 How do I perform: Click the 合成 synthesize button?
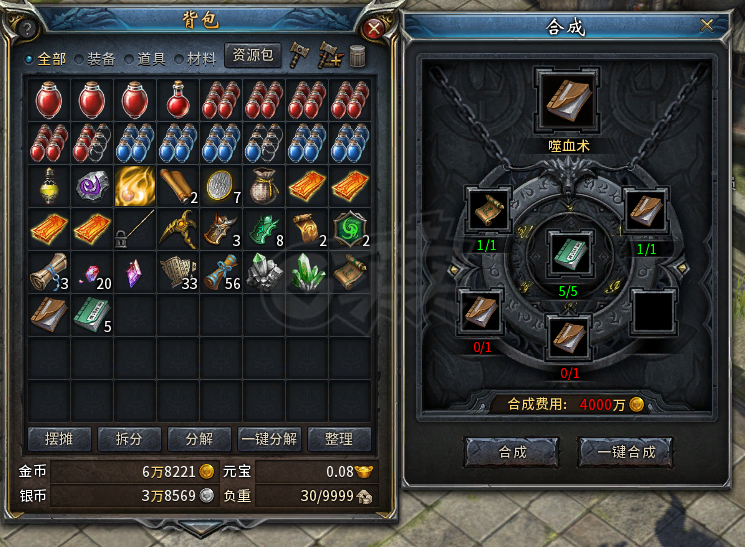tap(512, 452)
